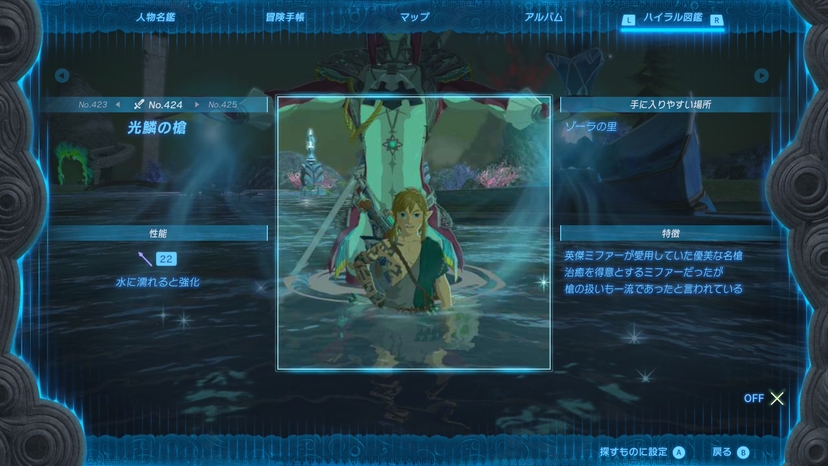Click the left page arrow circle
Viewport: 828px width, 466px height.
[x=62, y=75]
